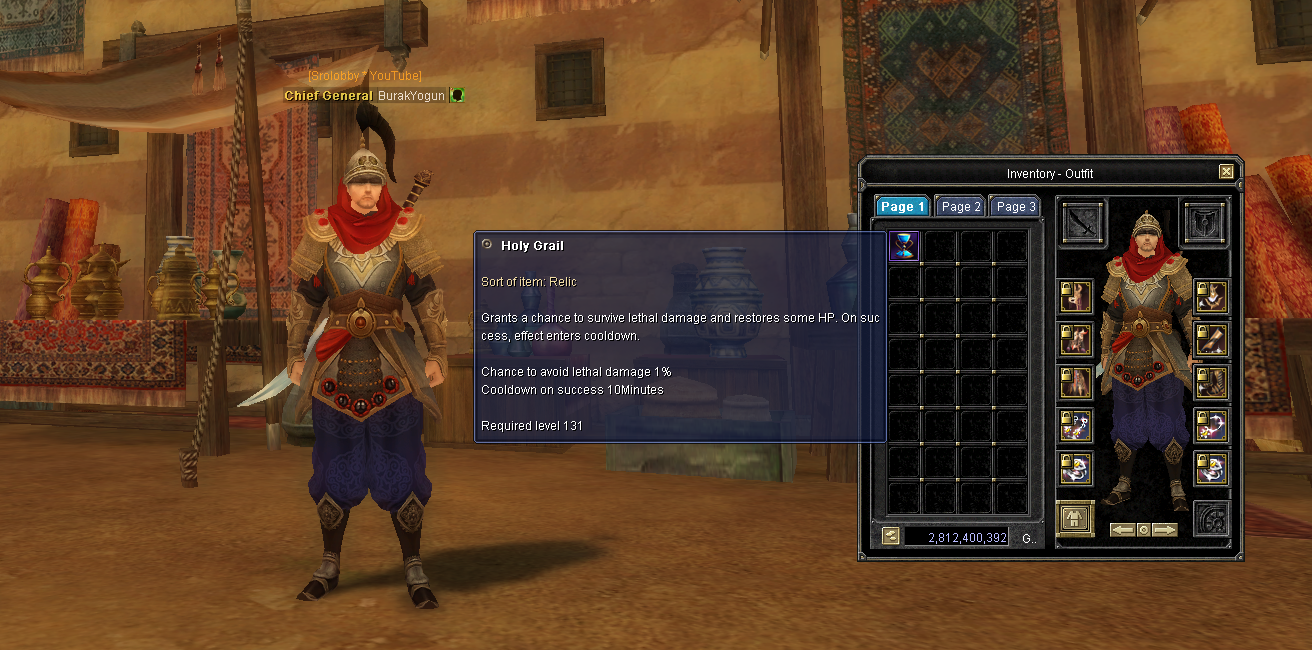Image resolution: width=1312 pixels, height=650 pixels.
Task: Rotate character preview with left arrow
Action: click(x=1122, y=530)
